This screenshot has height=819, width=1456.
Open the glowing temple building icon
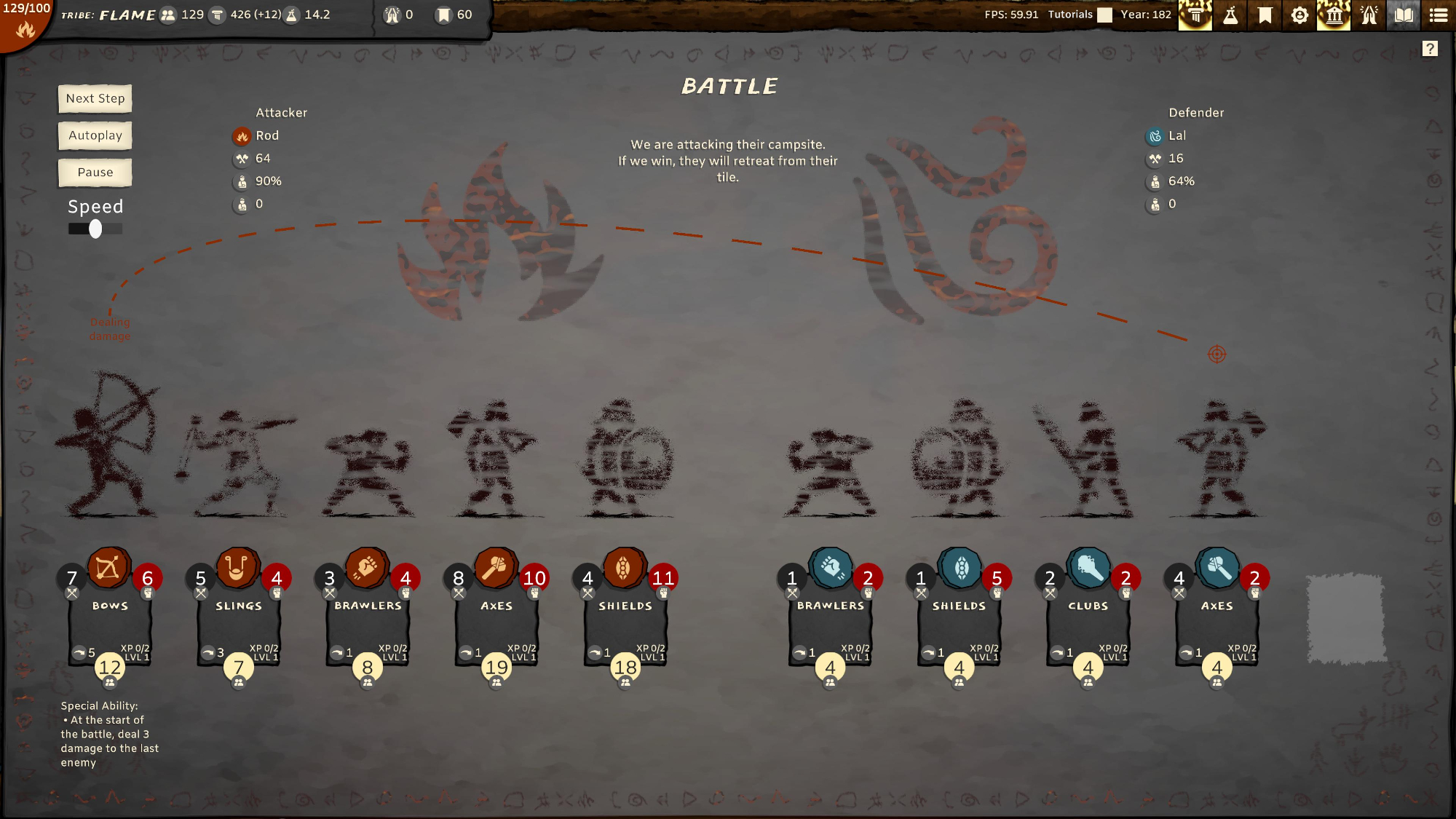(x=1334, y=15)
